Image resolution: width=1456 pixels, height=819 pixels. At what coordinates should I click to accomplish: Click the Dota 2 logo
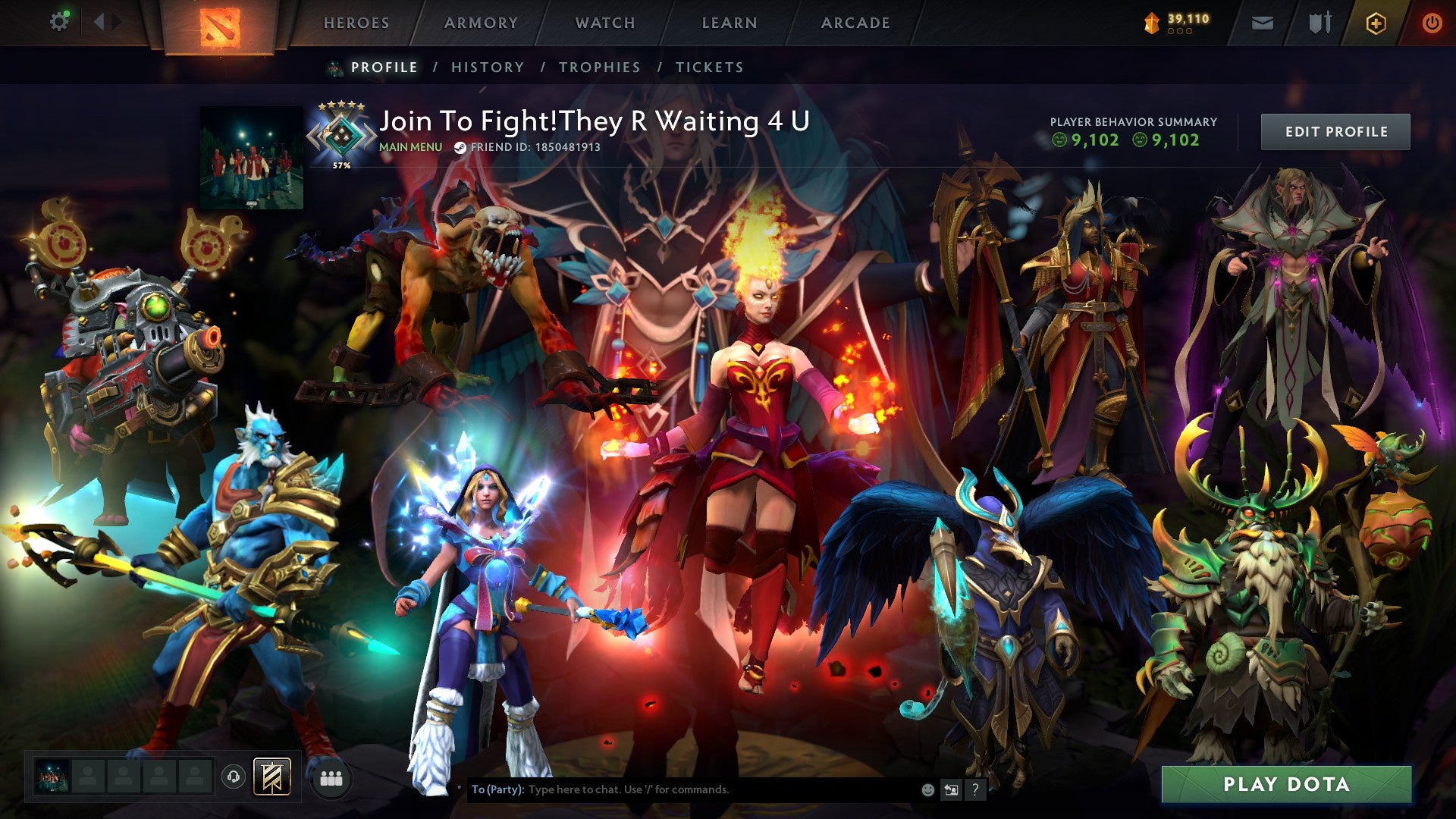click(x=220, y=24)
